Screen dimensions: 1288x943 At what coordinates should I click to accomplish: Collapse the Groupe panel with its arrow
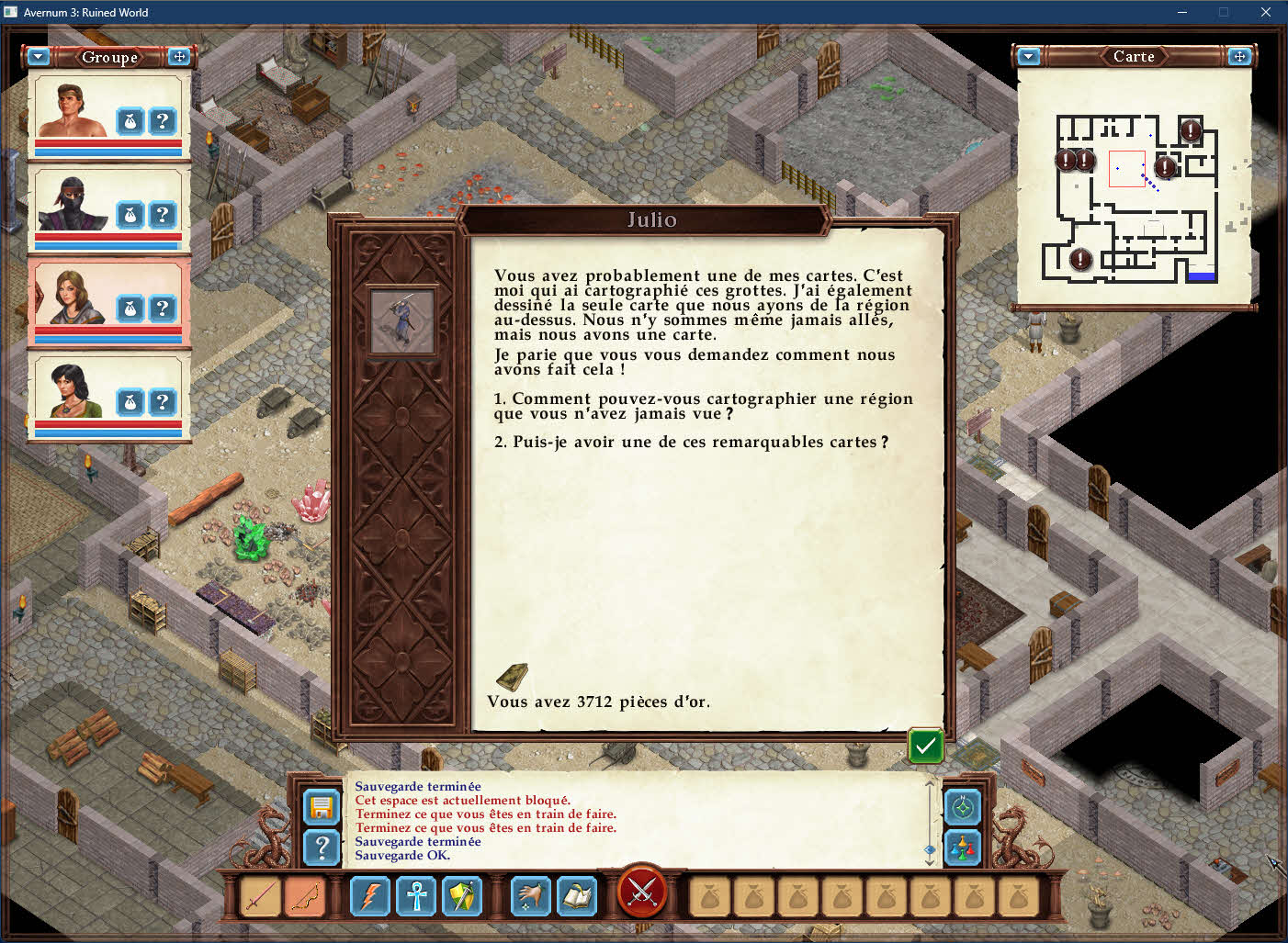pyautogui.click(x=39, y=57)
